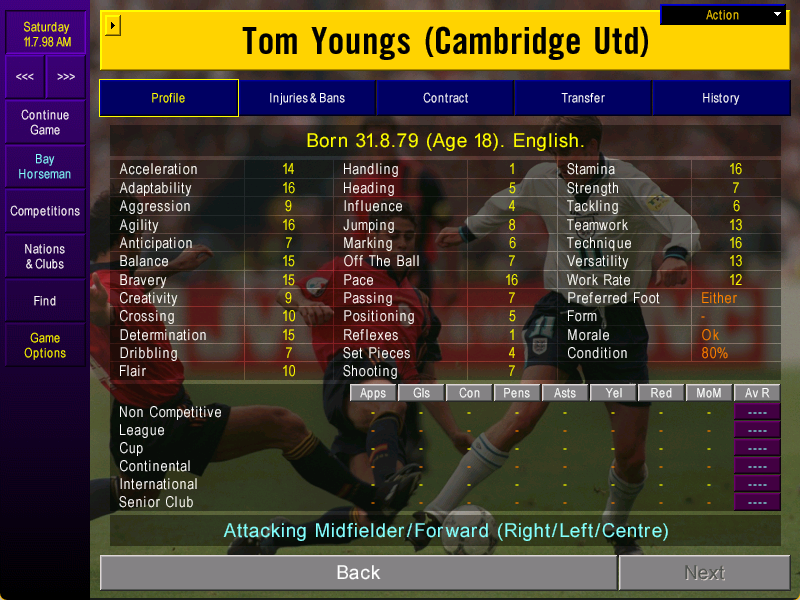Click the right arrows history button
800x600 pixels.
(x=65, y=77)
